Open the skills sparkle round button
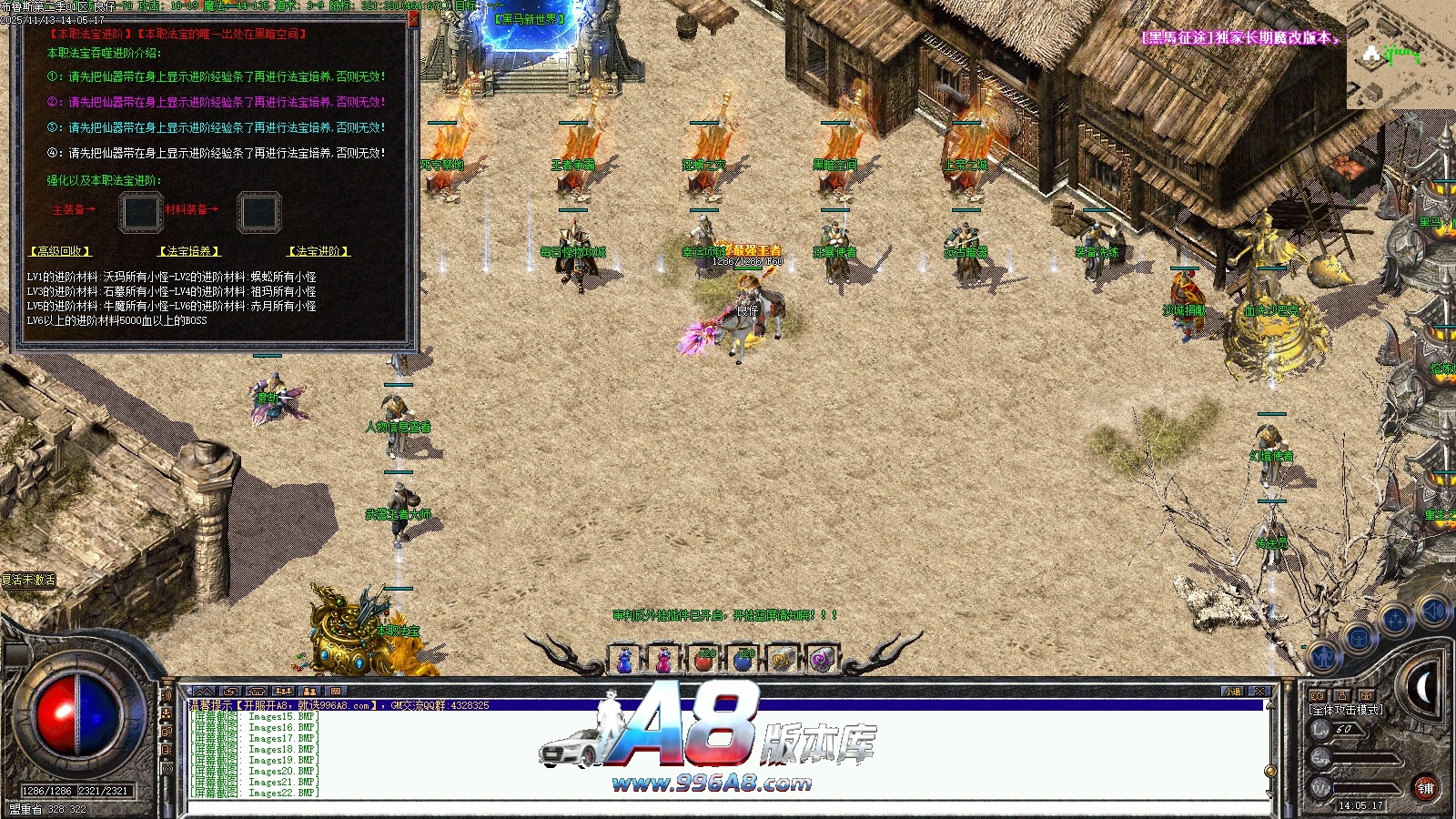The image size is (1456, 819). (x=1394, y=620)
